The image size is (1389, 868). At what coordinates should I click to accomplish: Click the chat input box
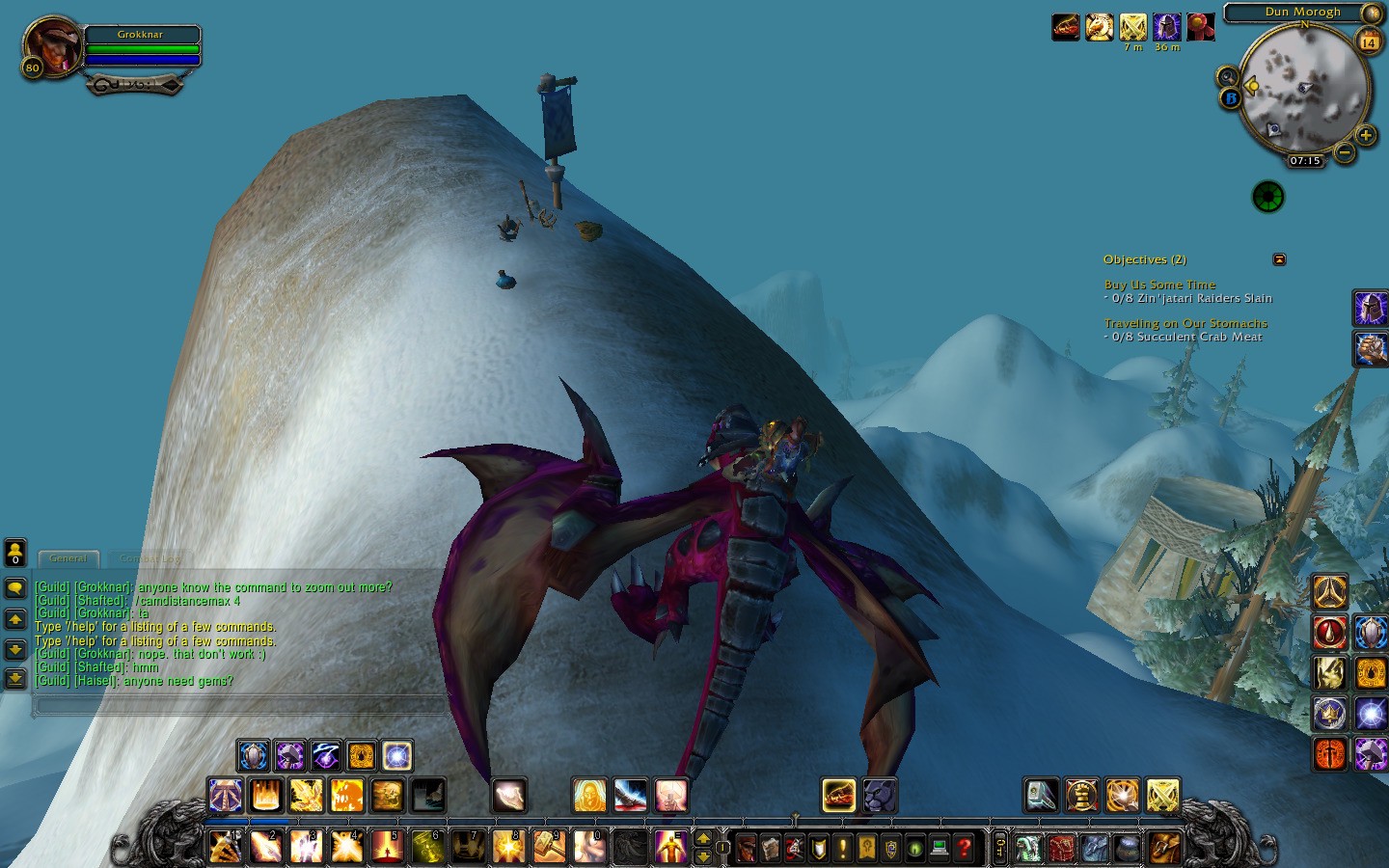(x=241, y=706)
